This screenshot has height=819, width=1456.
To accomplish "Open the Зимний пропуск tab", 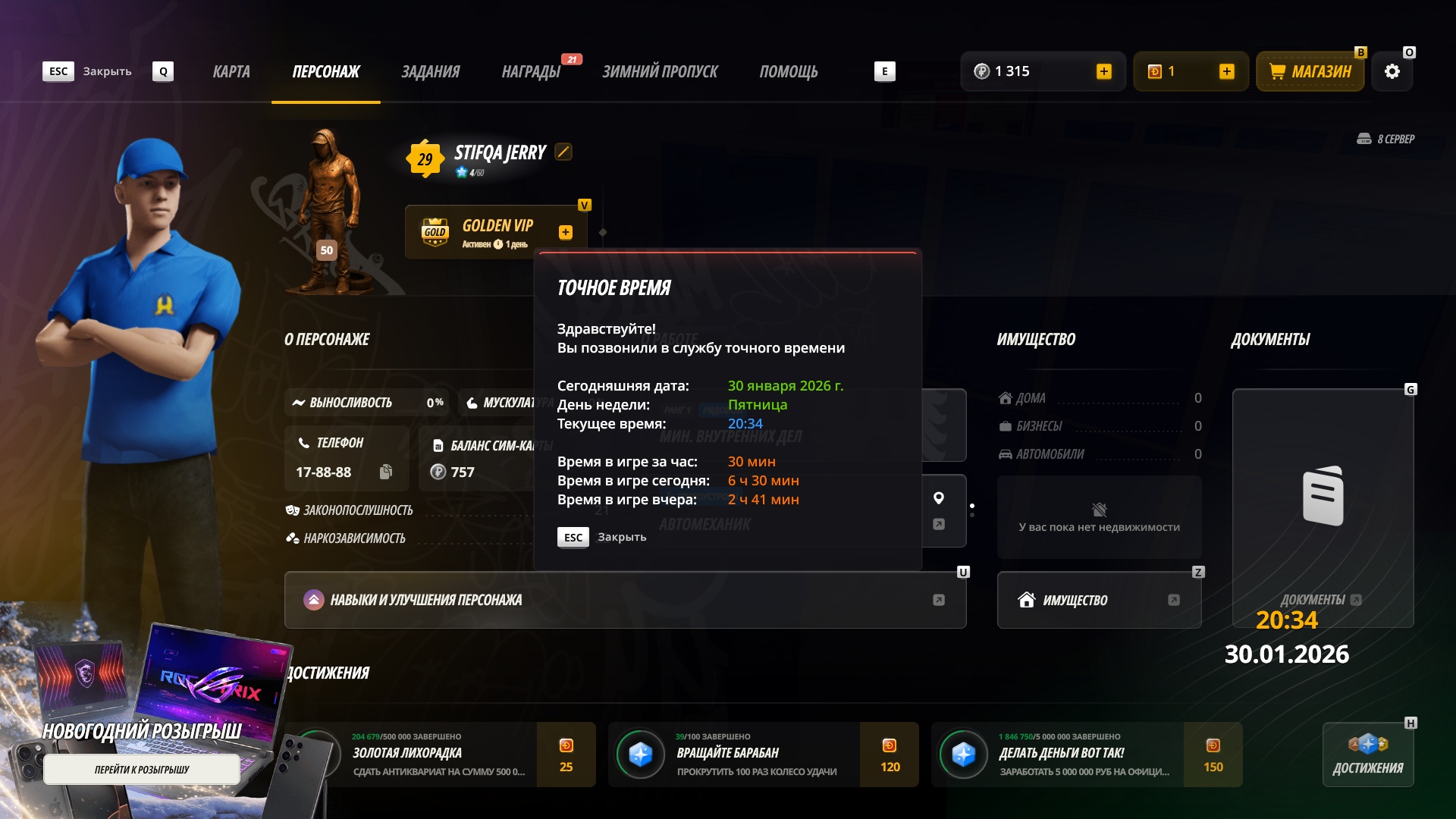I will point(660,72).
